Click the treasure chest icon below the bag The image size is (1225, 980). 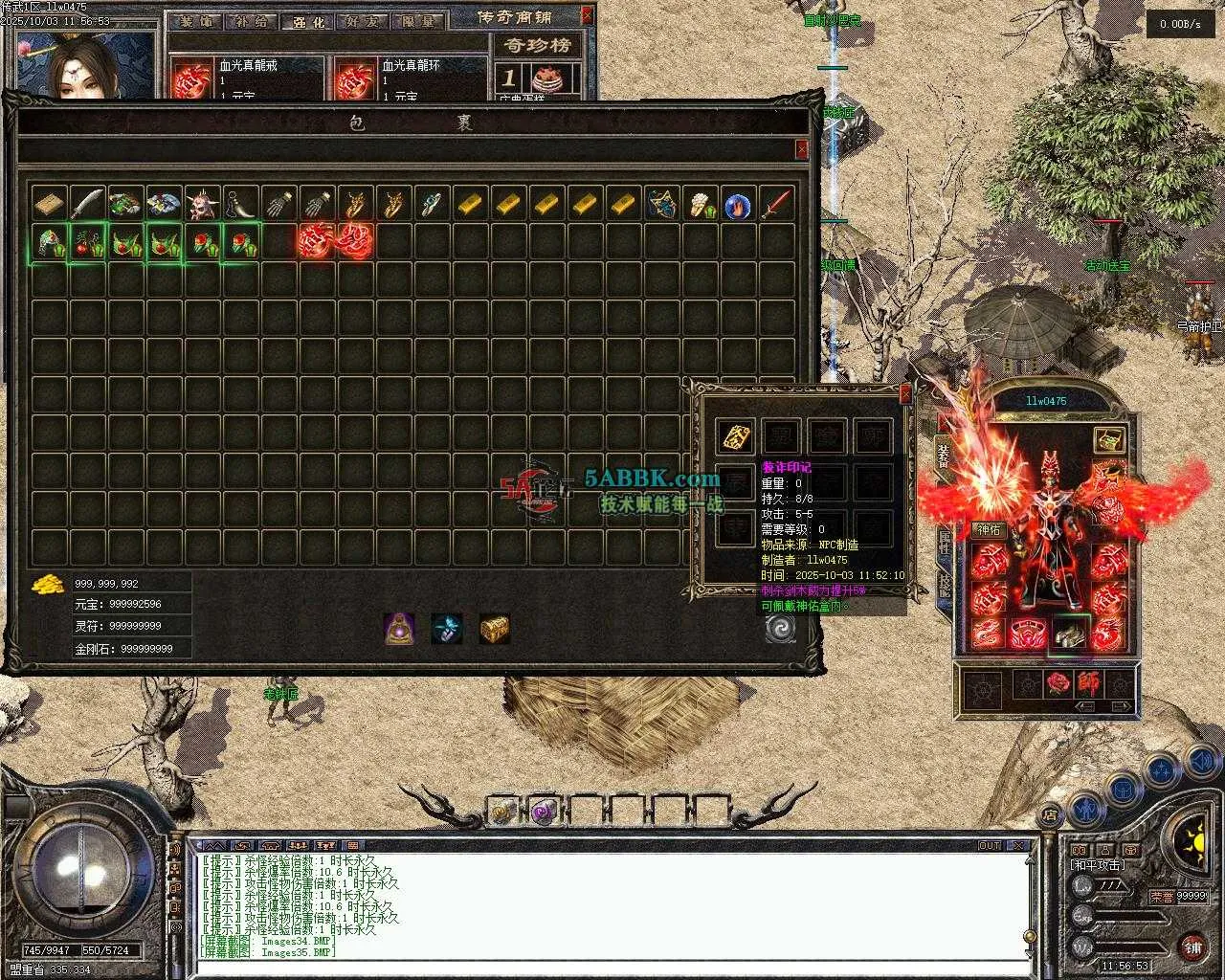coord(494,628)
